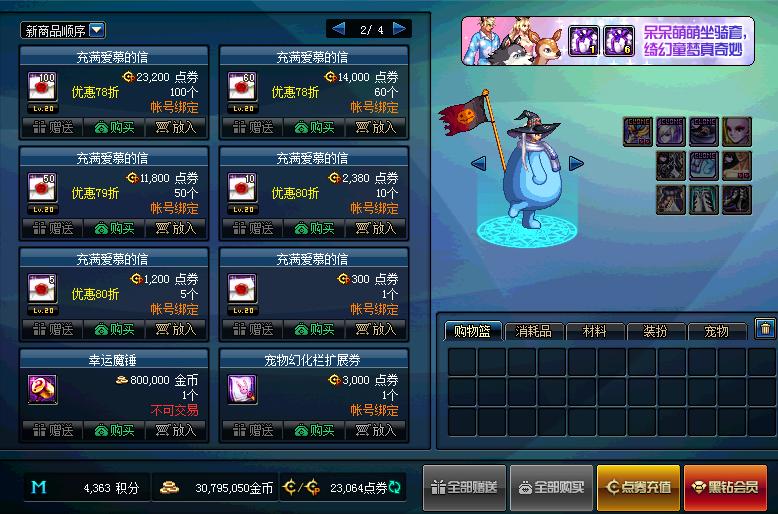
Task: Switch to the 材料 tab
Action: (x=594, y=331)
